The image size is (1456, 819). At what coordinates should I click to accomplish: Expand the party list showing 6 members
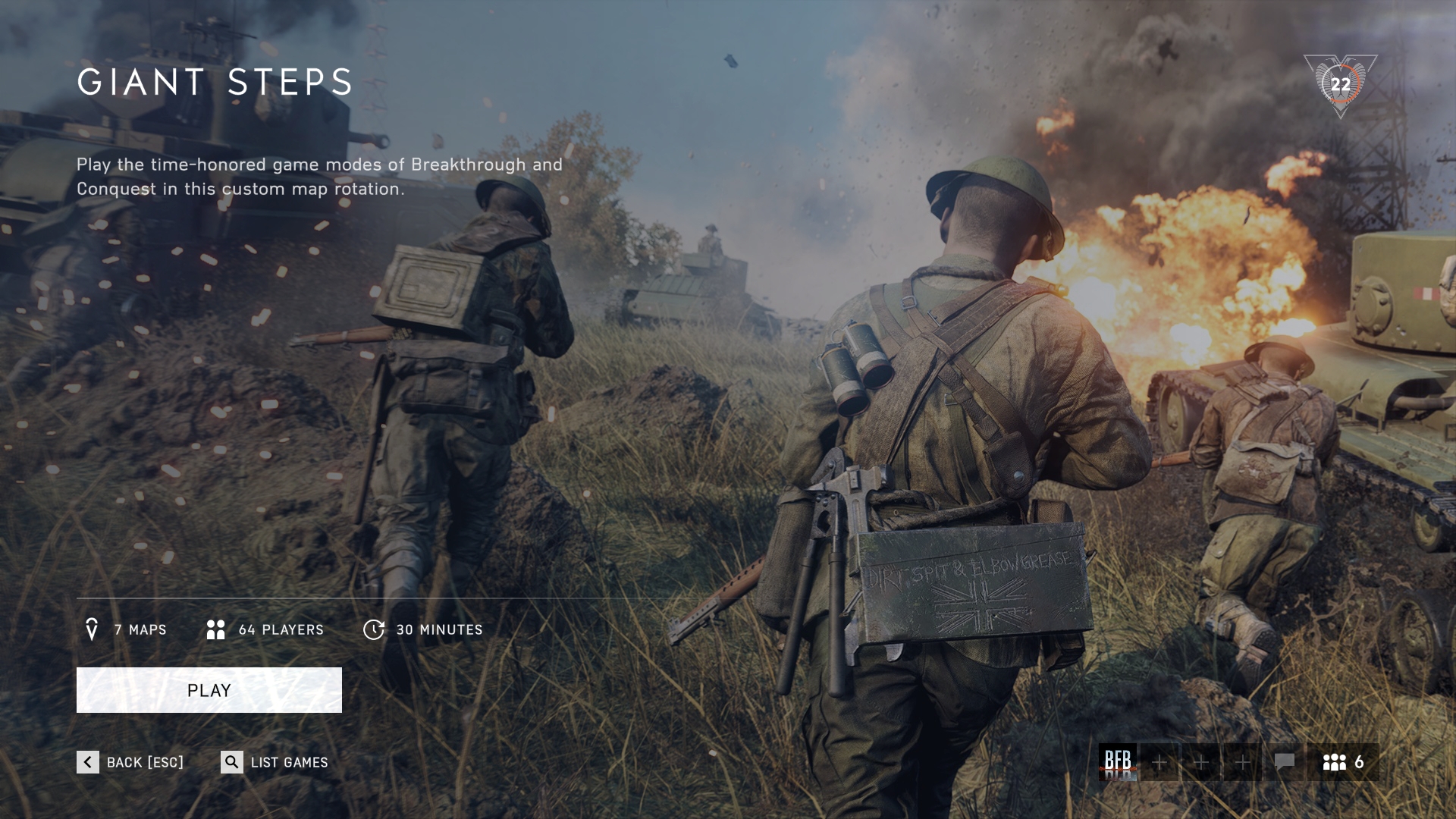tap(1346, 762)
